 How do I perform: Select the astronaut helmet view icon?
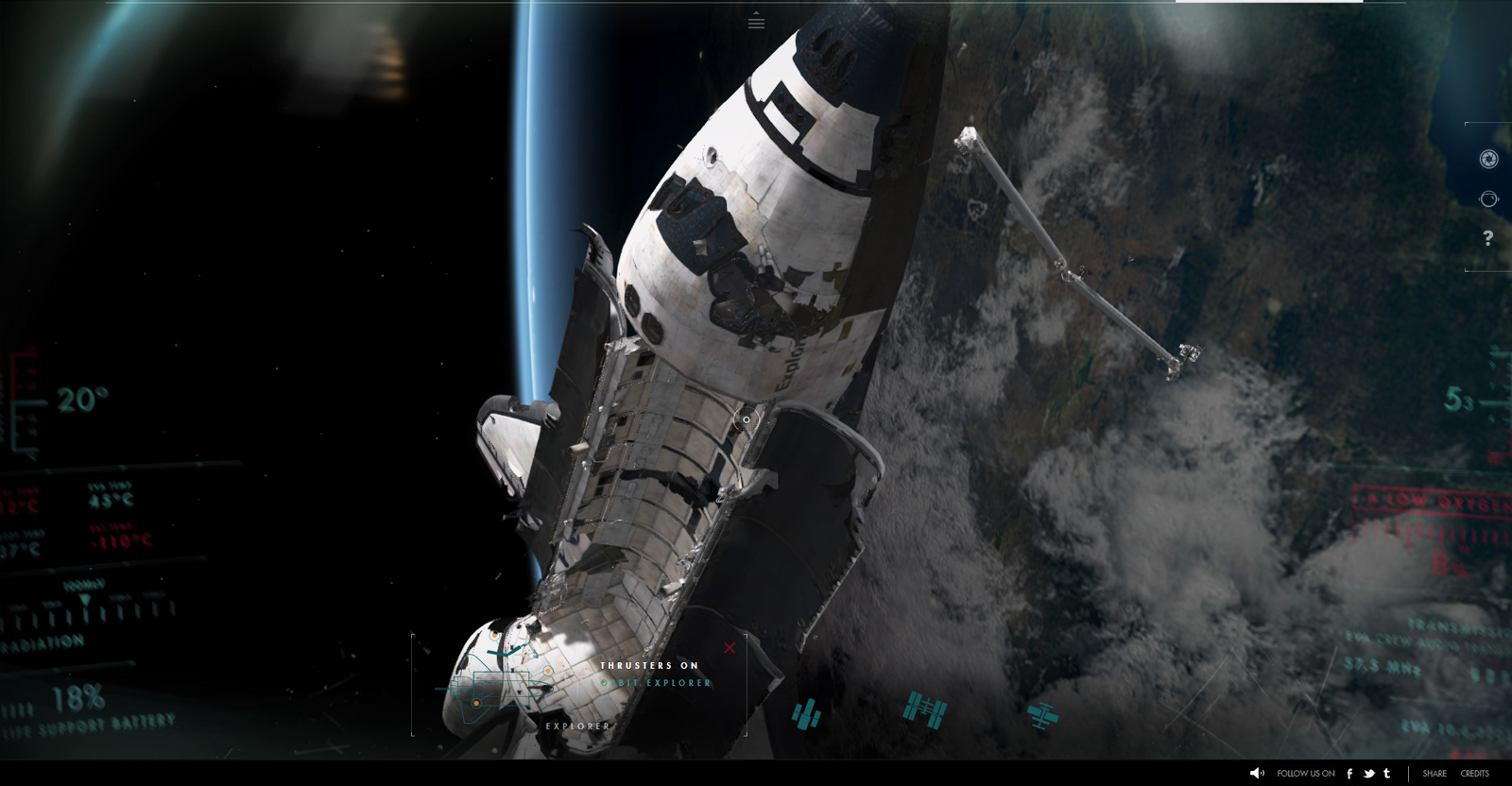(1488, 199)
